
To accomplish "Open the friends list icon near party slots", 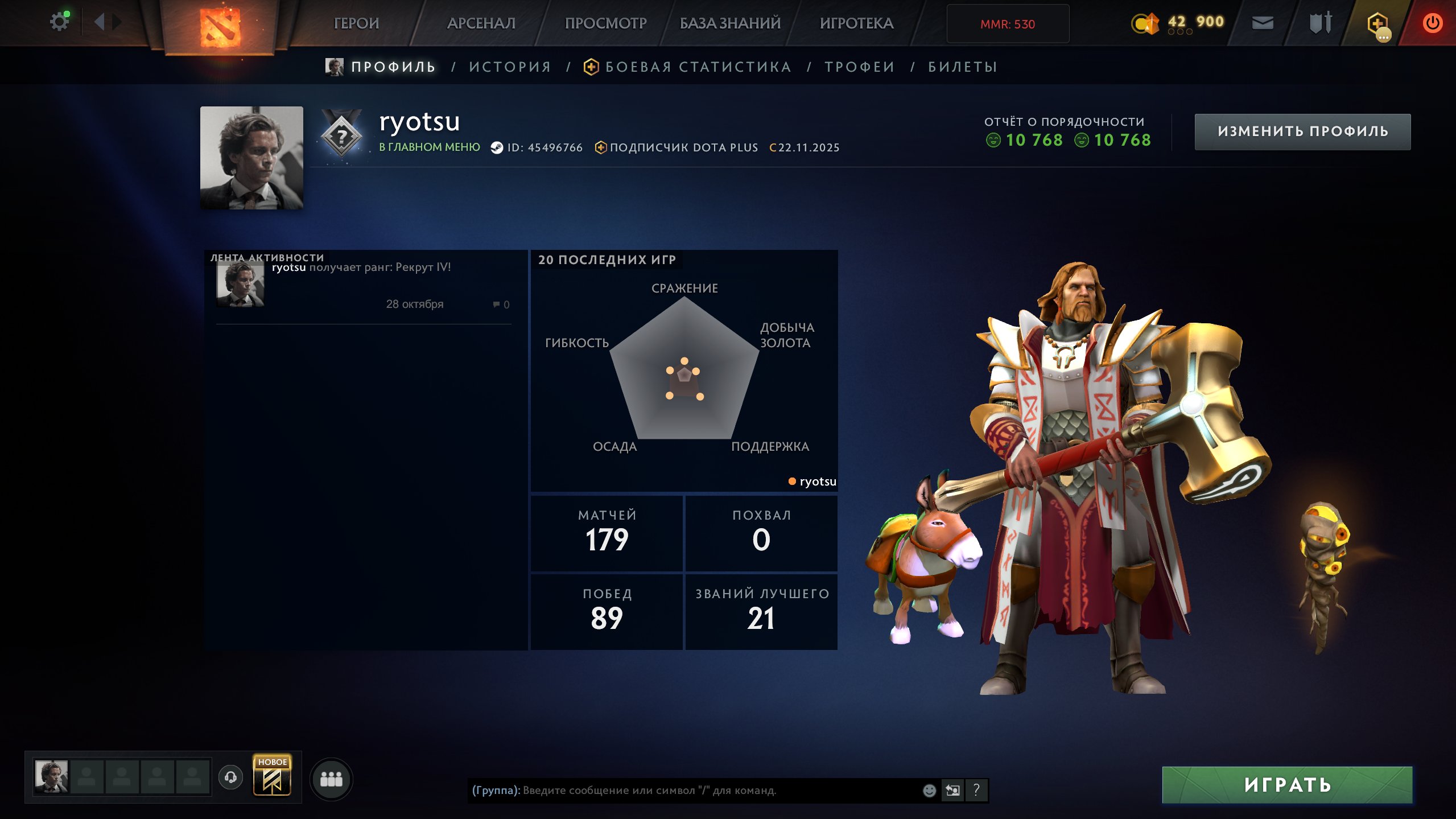I will click(x=332, y=780).
